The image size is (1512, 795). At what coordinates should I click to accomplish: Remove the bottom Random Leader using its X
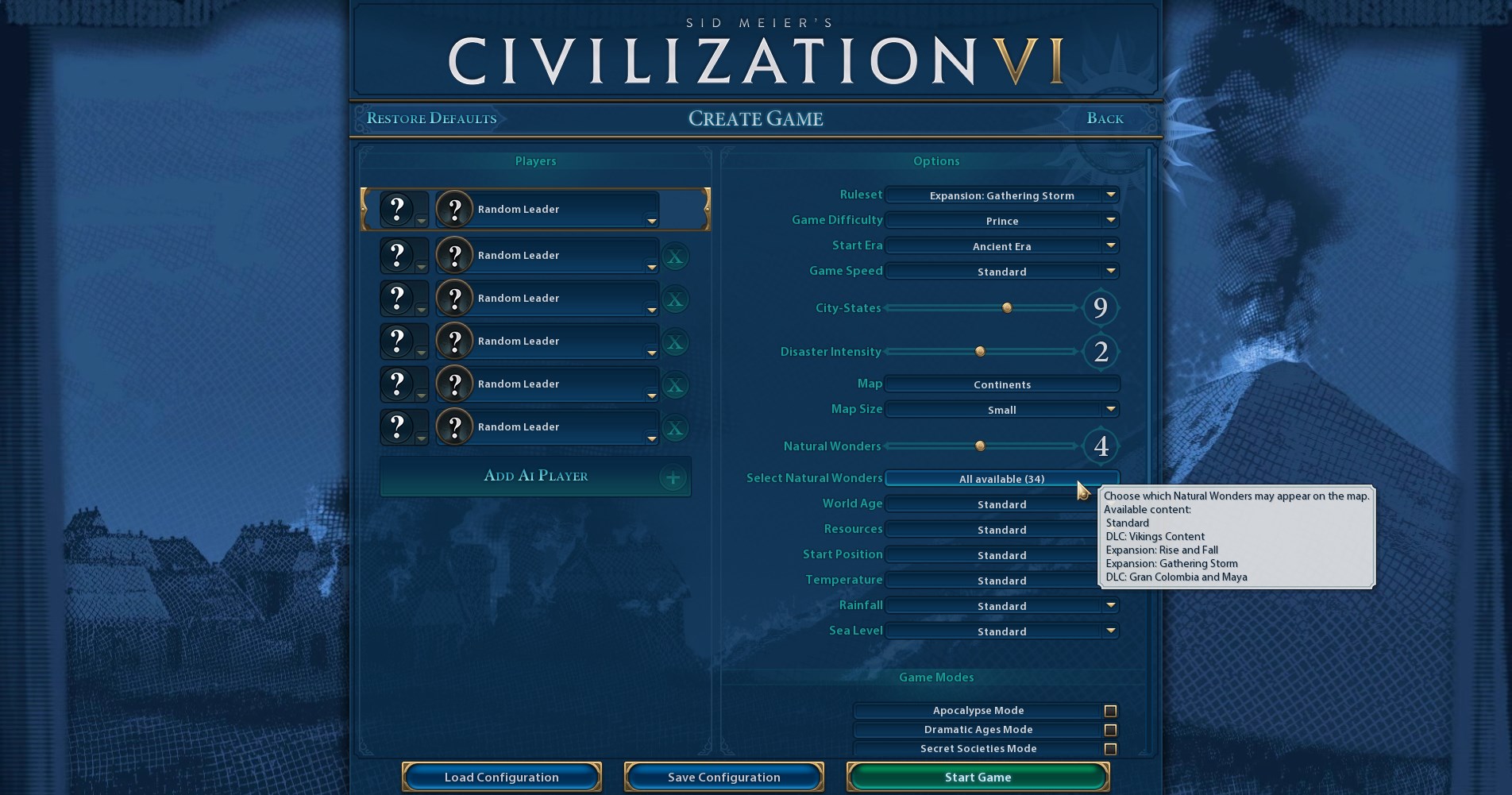(675, 427)
